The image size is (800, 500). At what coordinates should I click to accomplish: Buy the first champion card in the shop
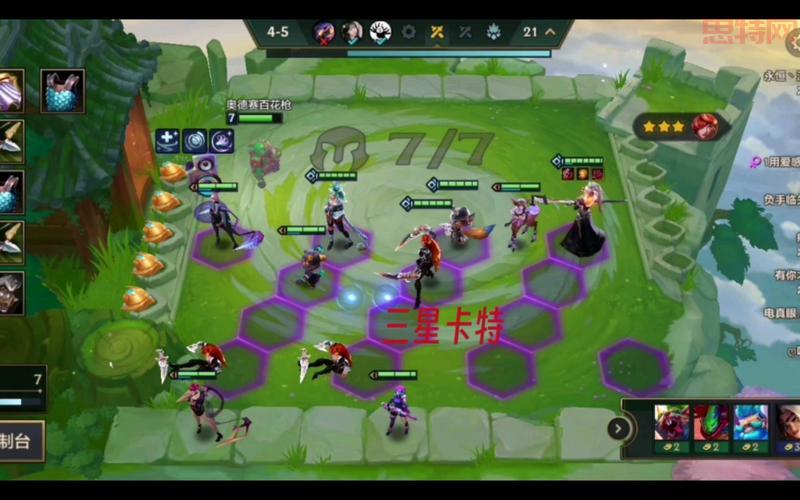click(672, 427)
